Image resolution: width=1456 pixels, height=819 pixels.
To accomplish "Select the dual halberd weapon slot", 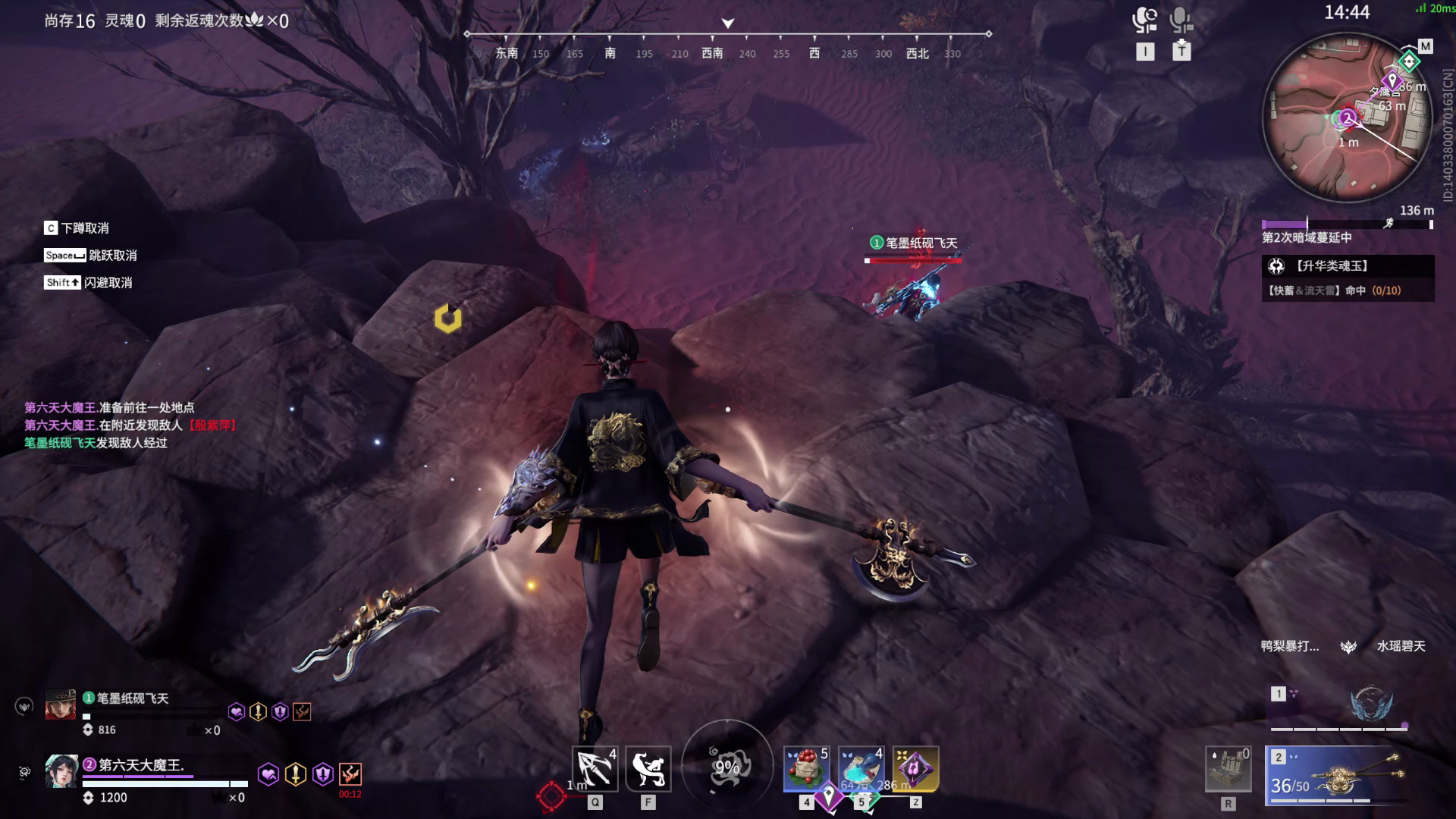I will point(1340,775).
